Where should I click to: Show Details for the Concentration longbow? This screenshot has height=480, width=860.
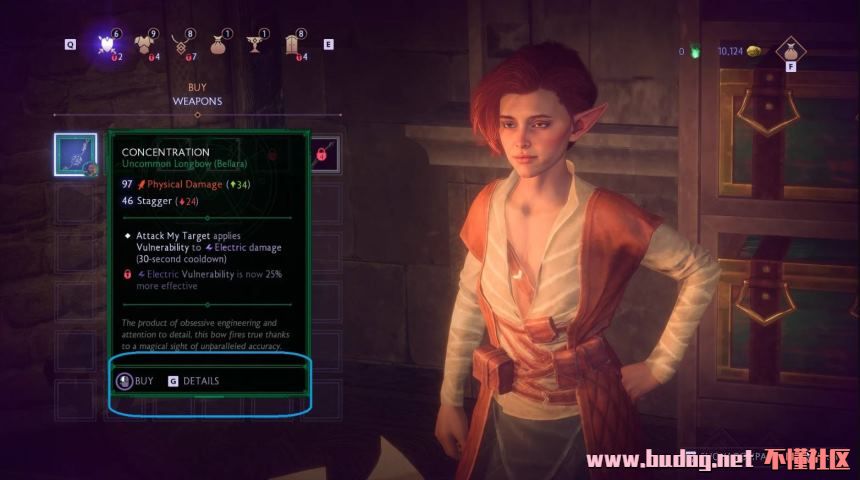click(194, 381)
